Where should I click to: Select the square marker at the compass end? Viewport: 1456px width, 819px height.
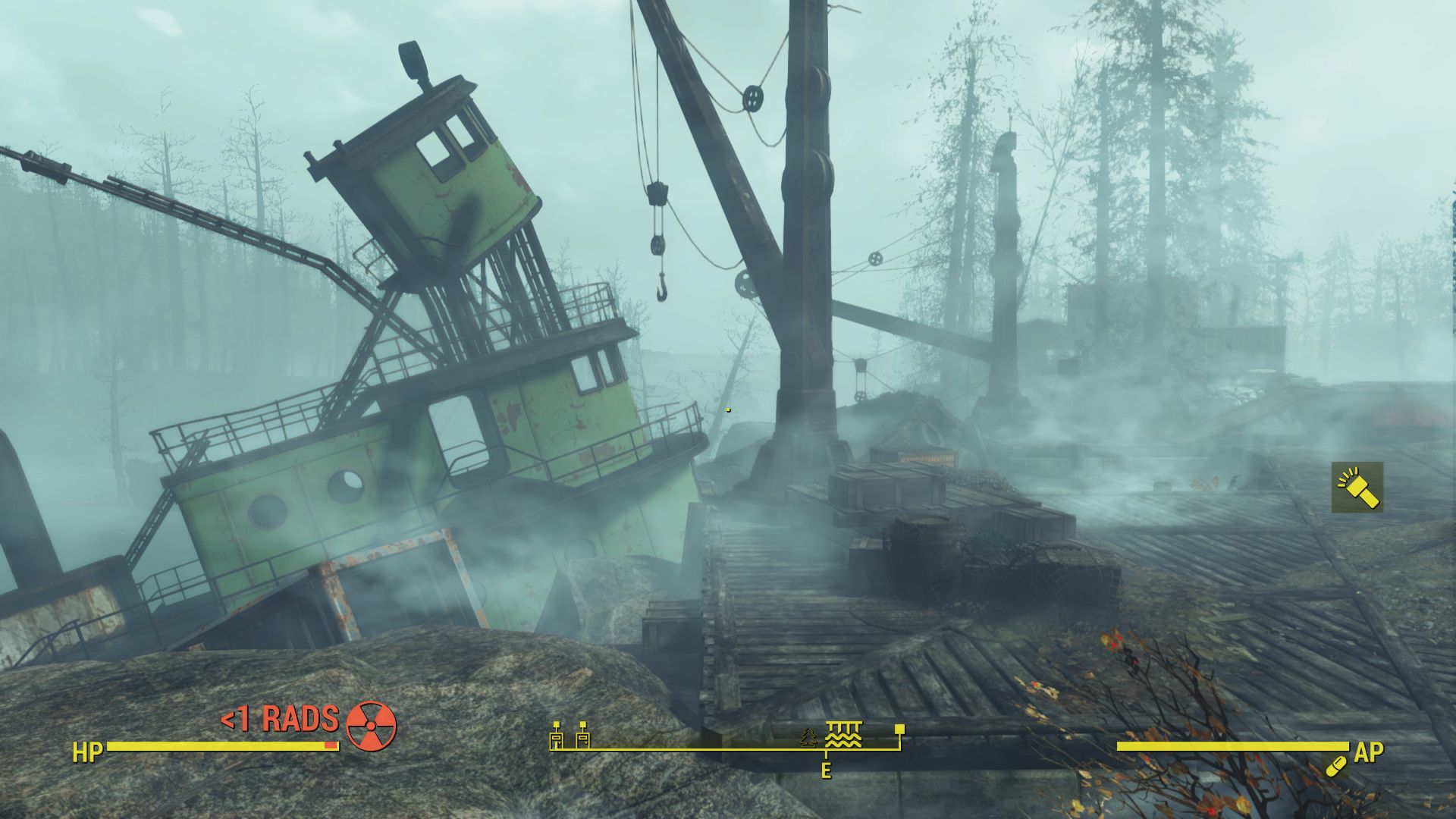click(899, 729)
